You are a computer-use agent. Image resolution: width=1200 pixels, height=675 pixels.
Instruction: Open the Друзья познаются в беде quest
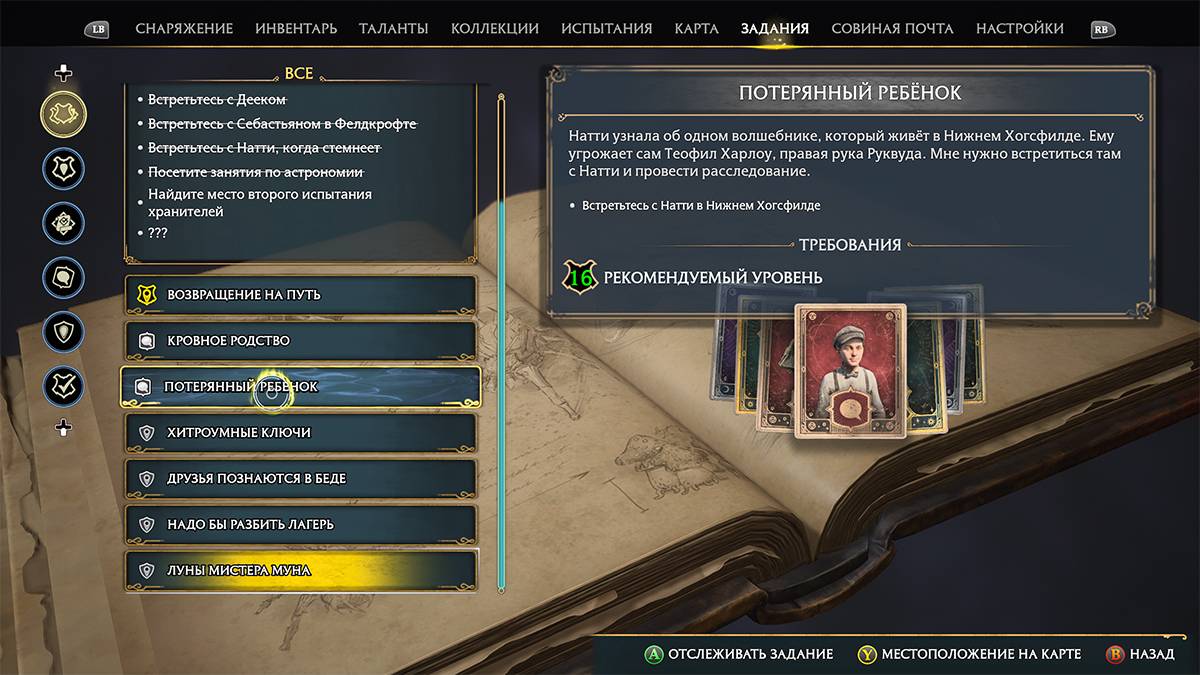(299, 479)
